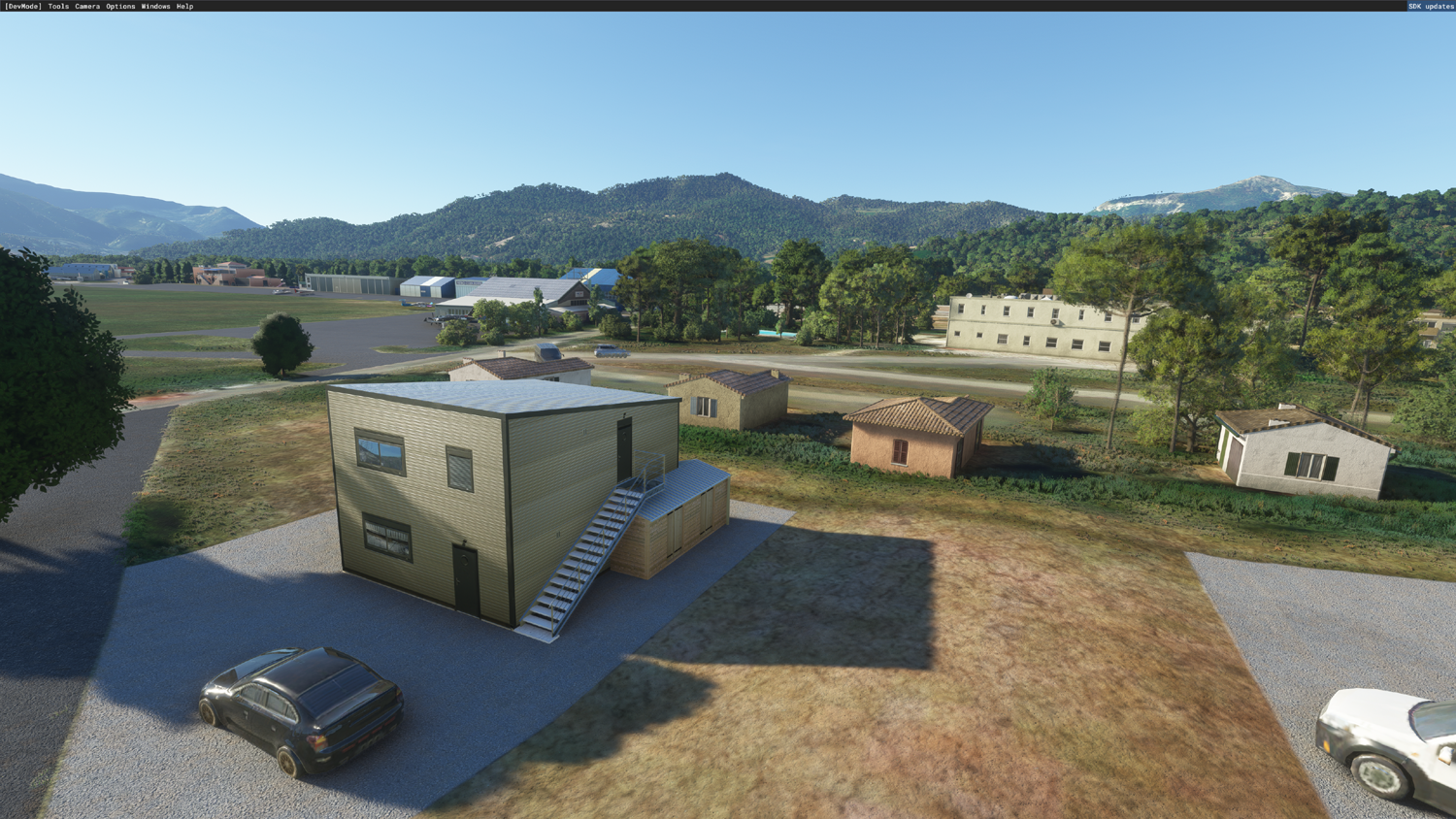Image resolution: width=1456 pixels, height=819 pixels.
Task: Expand the Windows menu
Action: [x=155, y=6]
